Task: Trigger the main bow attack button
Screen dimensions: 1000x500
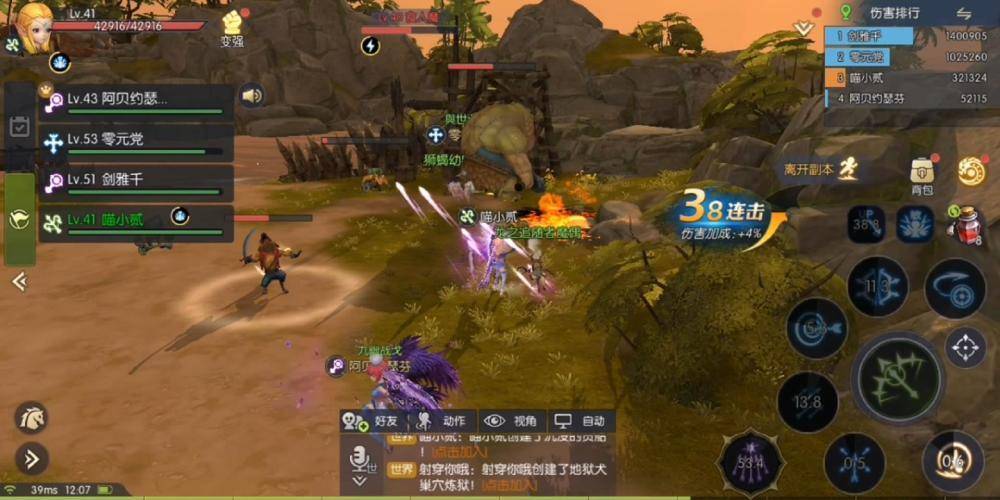Action: [x=896, y=378]
